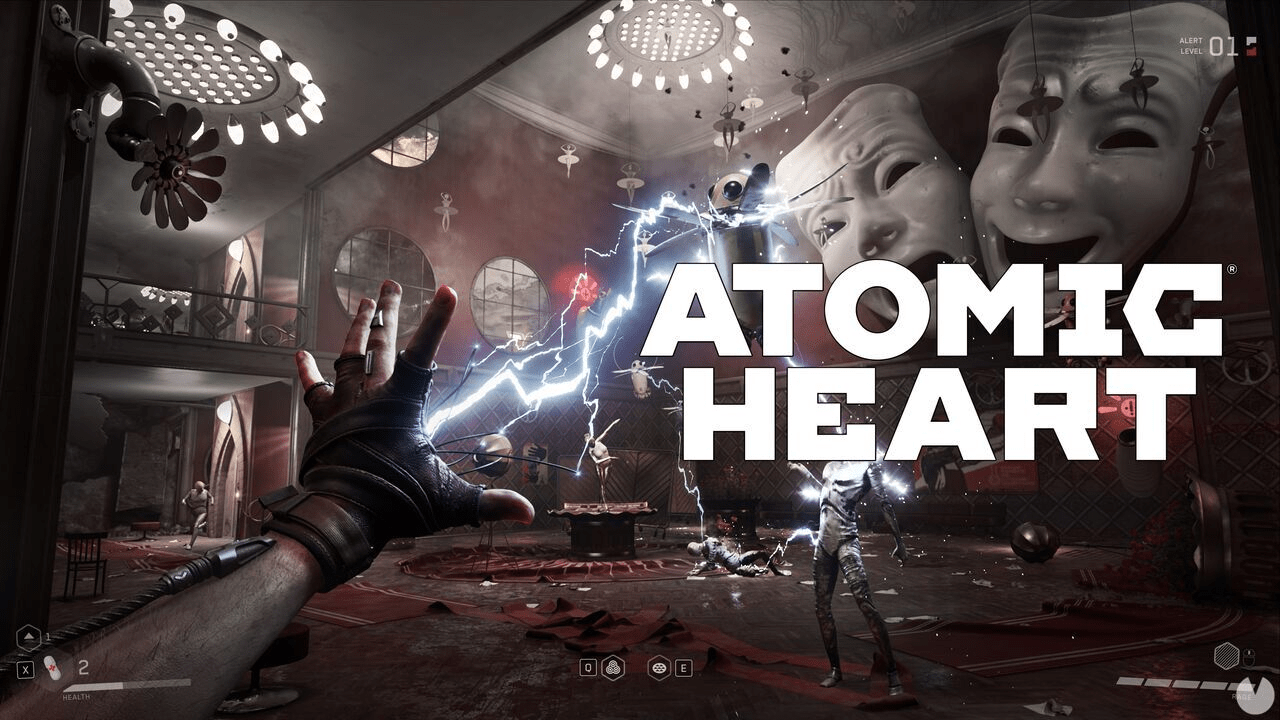The image size is (1280, 720).
Task: Expand the HEALTH bar label
Action: click(x=77, y=697)
